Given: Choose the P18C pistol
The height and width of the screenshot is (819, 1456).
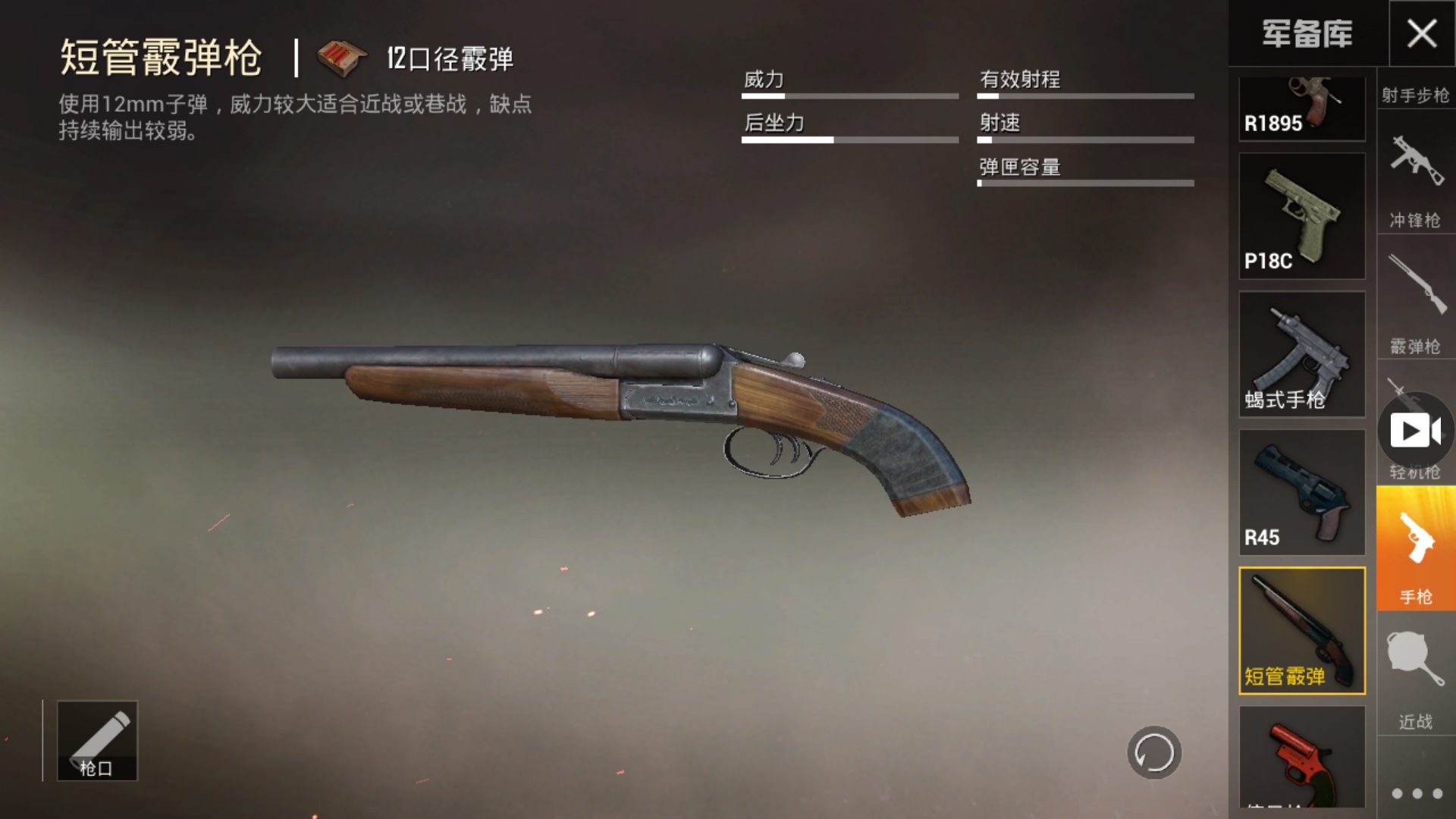Looking at the screenshot, I should pos(1302,216).
